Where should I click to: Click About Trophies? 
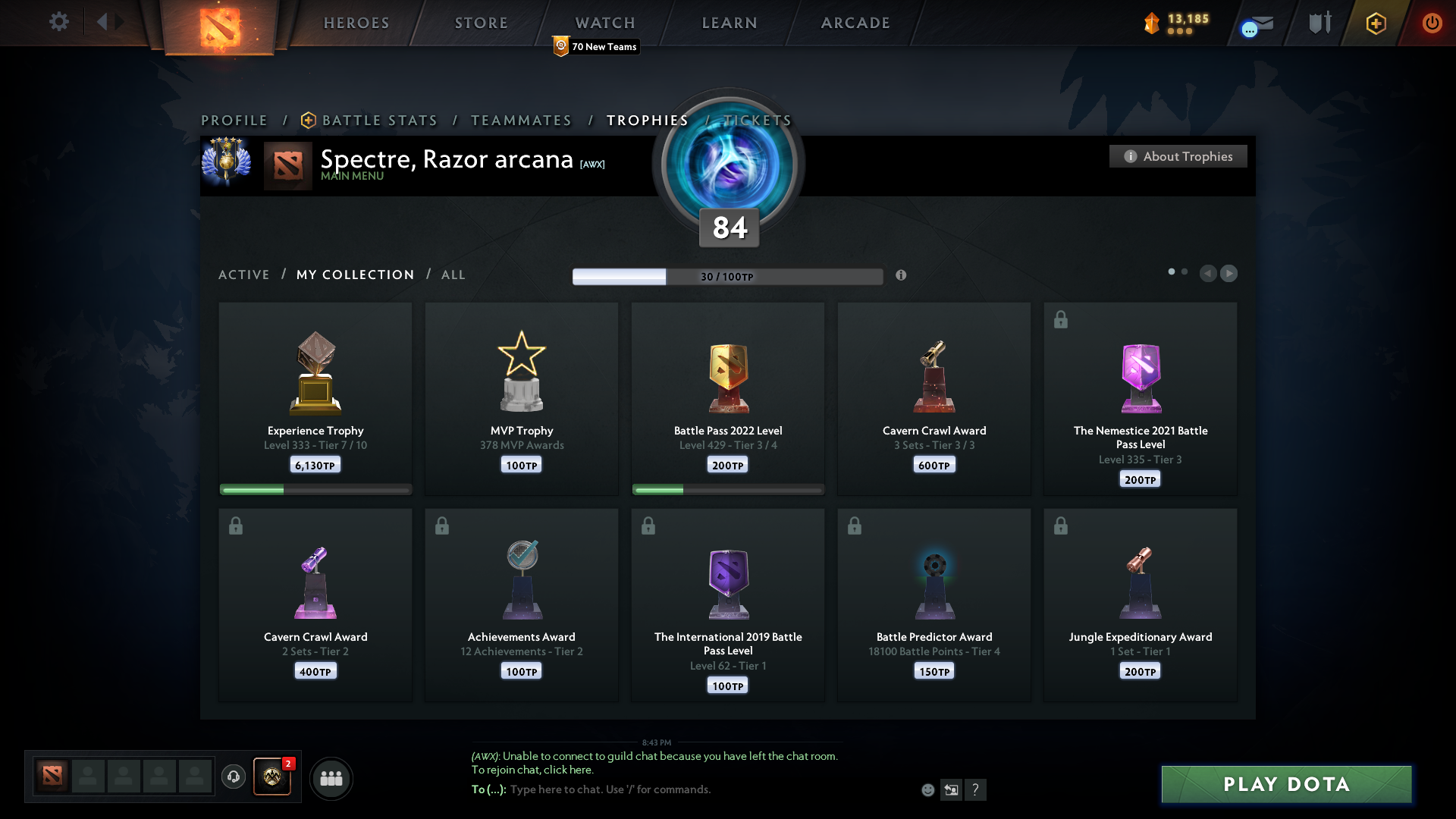pos(1178,156)
